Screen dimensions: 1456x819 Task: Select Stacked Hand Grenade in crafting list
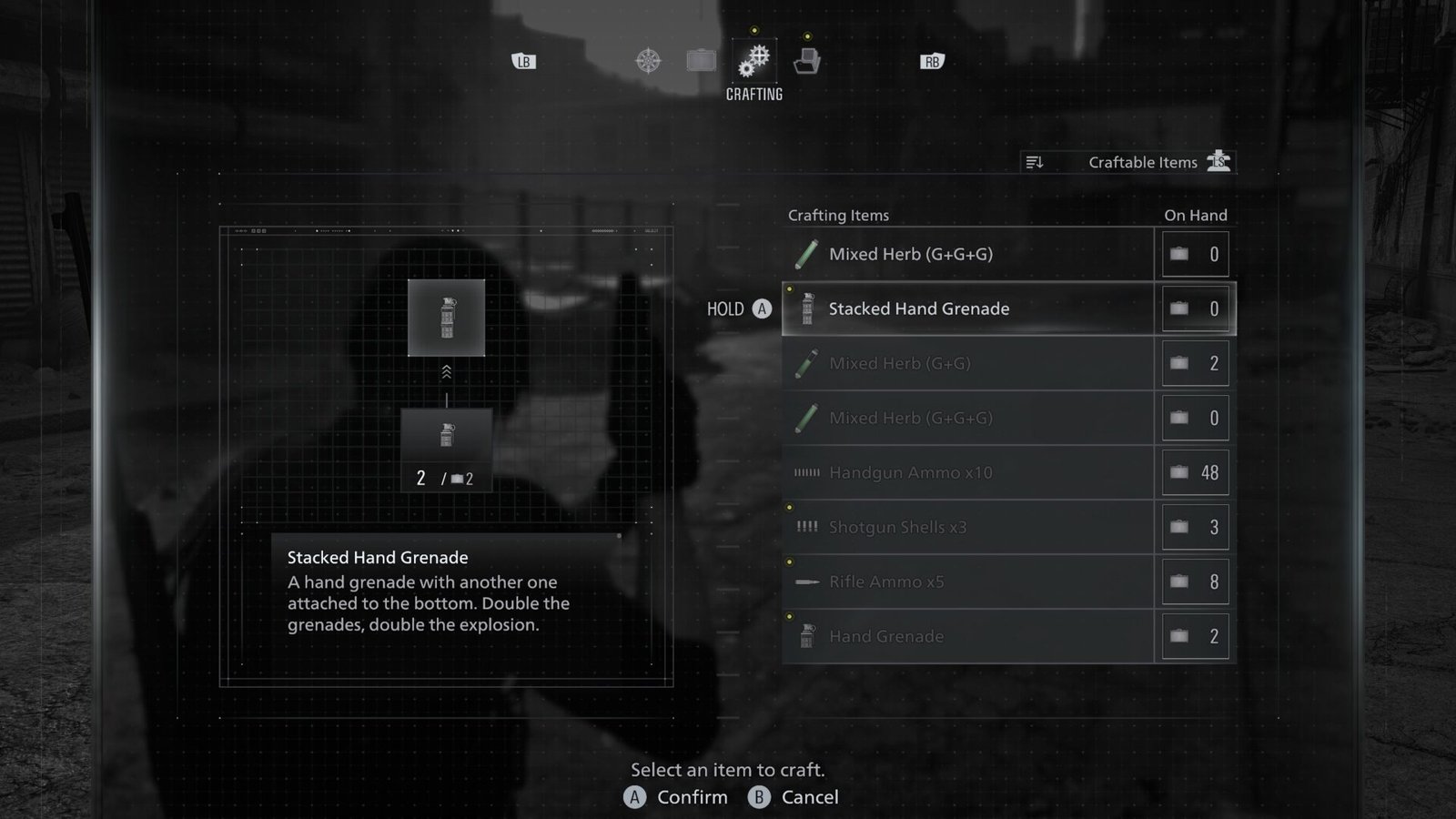click(967, 309)
